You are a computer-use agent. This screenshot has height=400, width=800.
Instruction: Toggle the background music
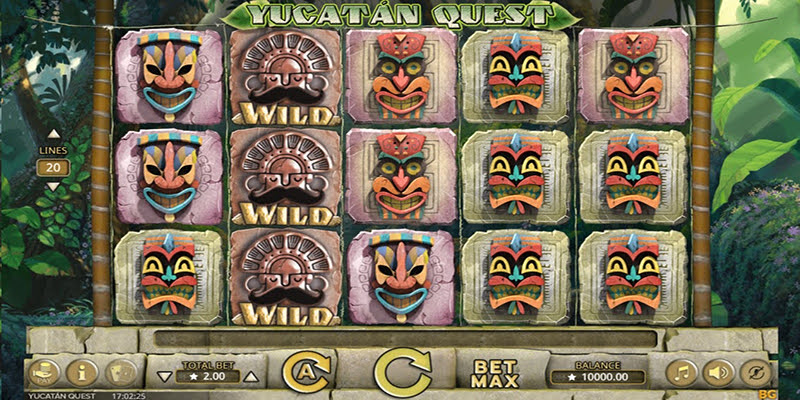681,374
